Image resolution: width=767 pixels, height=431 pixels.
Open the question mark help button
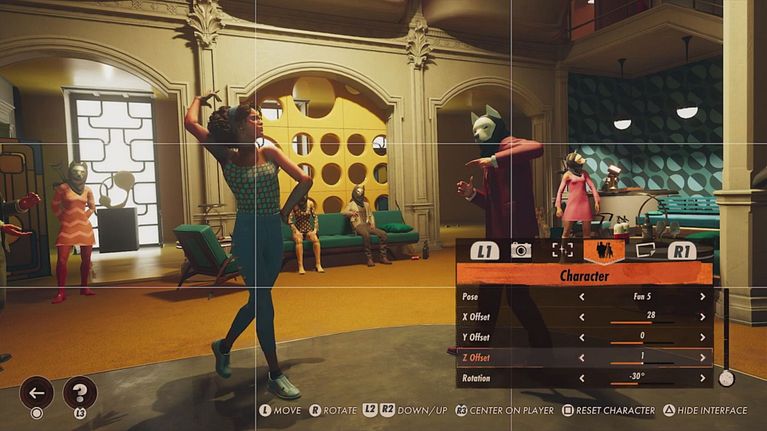coord(80,392)
